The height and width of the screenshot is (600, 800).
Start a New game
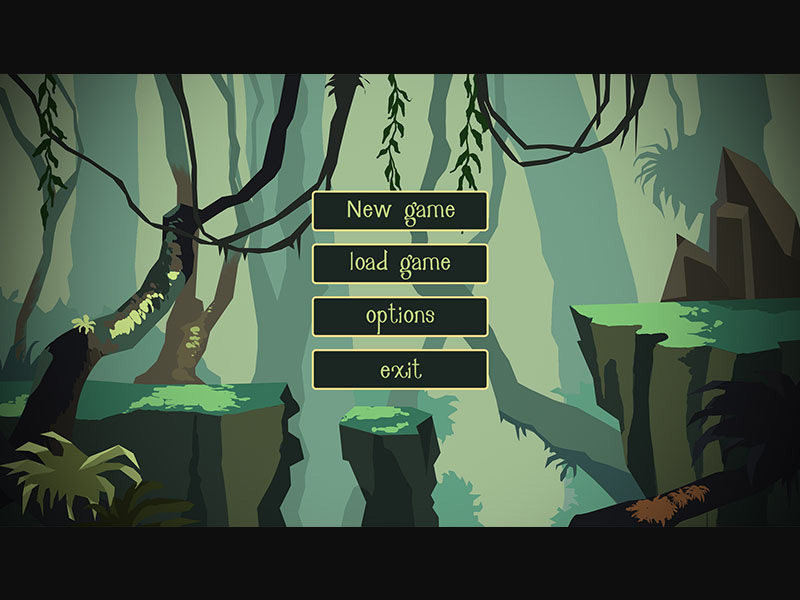(x=400, y=211)
